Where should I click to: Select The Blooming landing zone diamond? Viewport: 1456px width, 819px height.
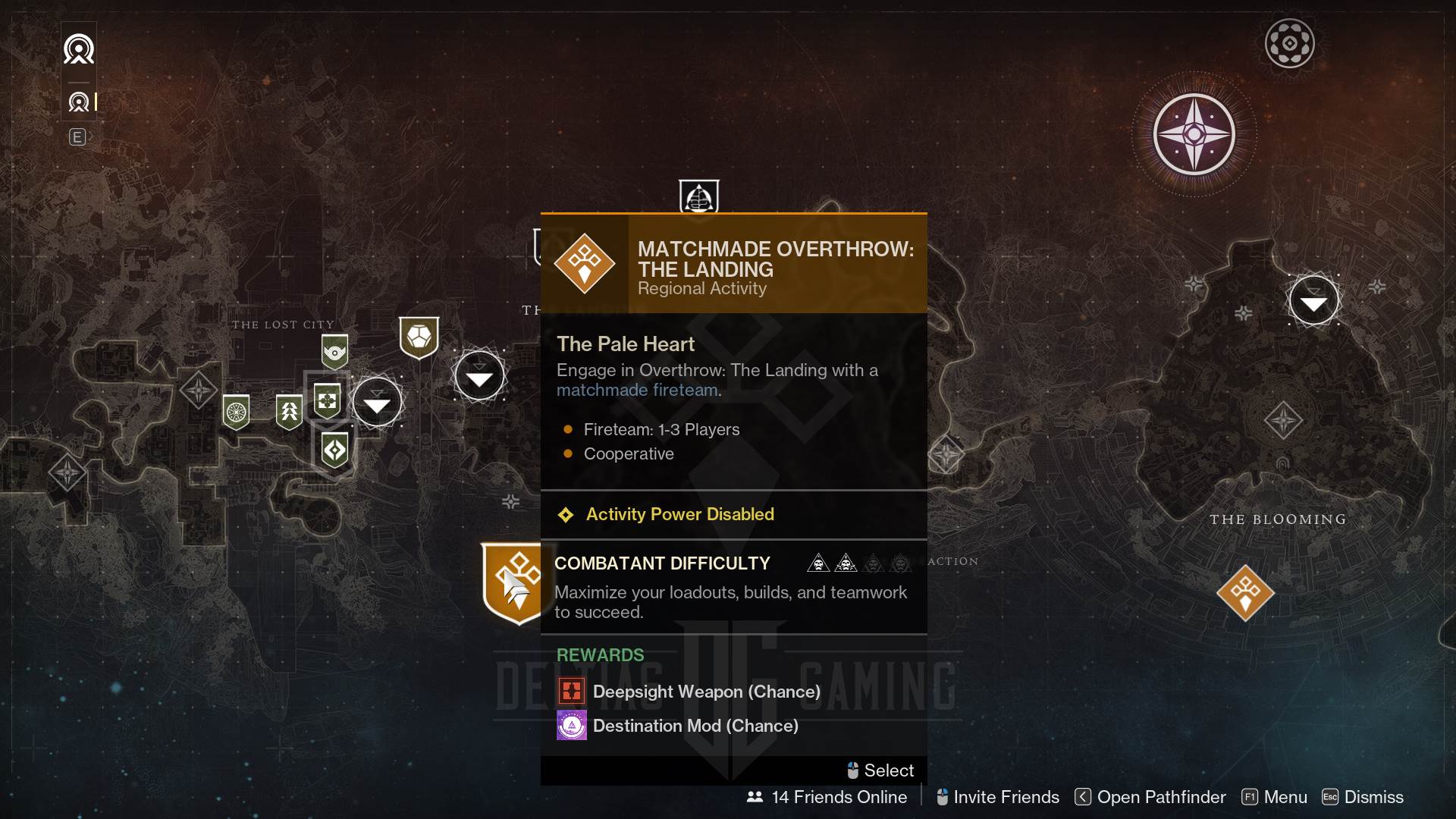pyautogui.click(x=1283, y=420)
